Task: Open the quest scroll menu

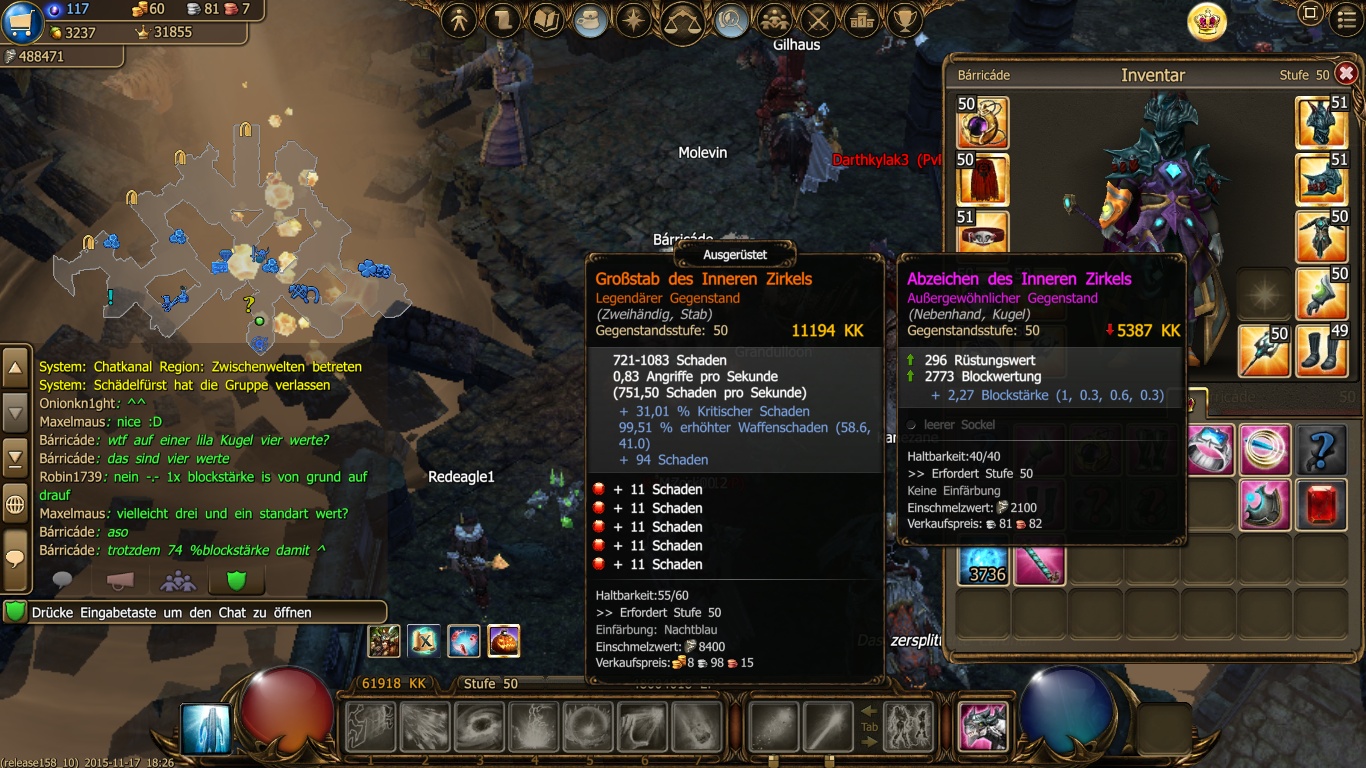Action: (503, 19)
